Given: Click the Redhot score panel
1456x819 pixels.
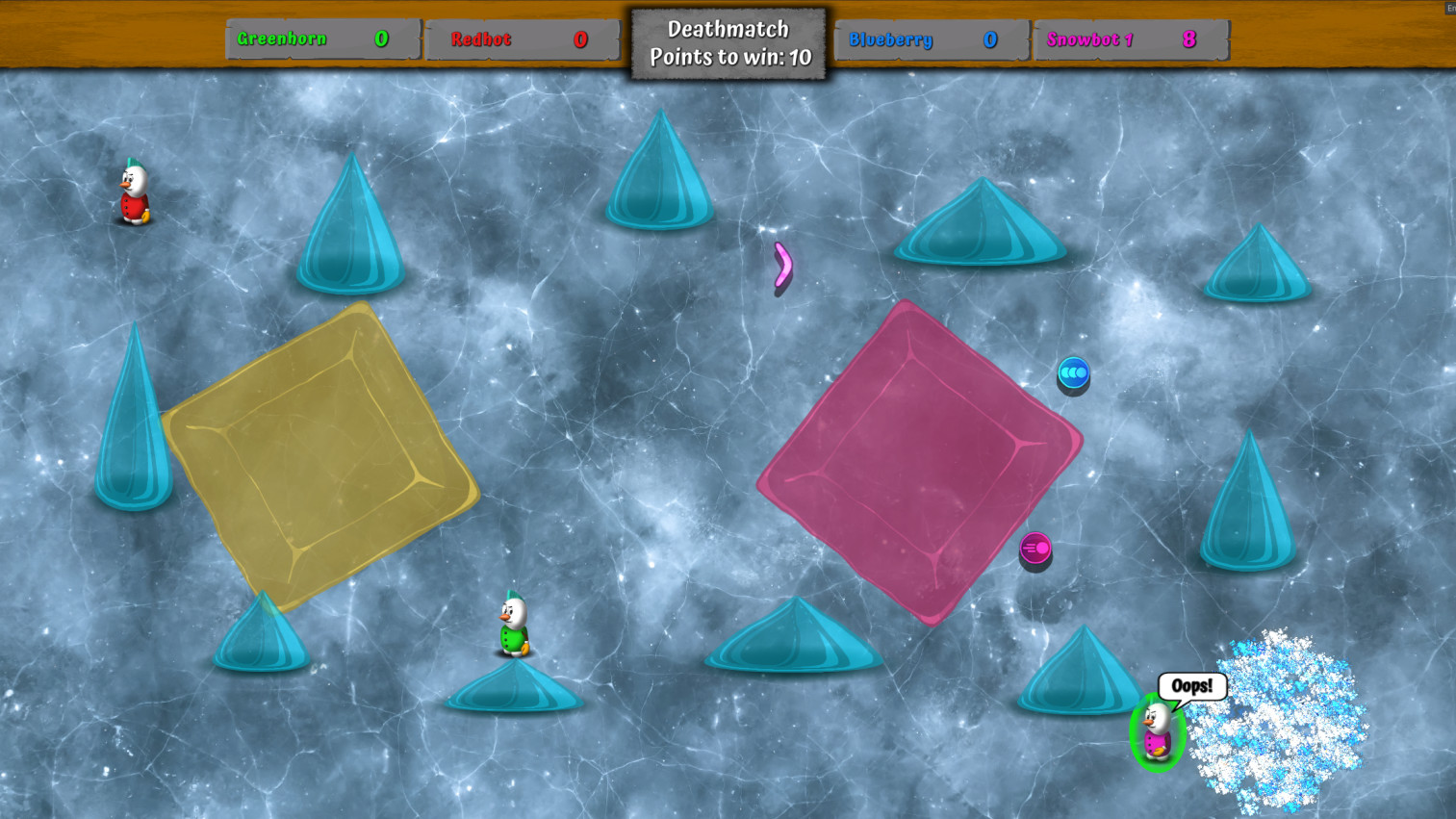Looking at the screenshot, I should [x=523, y=39].
